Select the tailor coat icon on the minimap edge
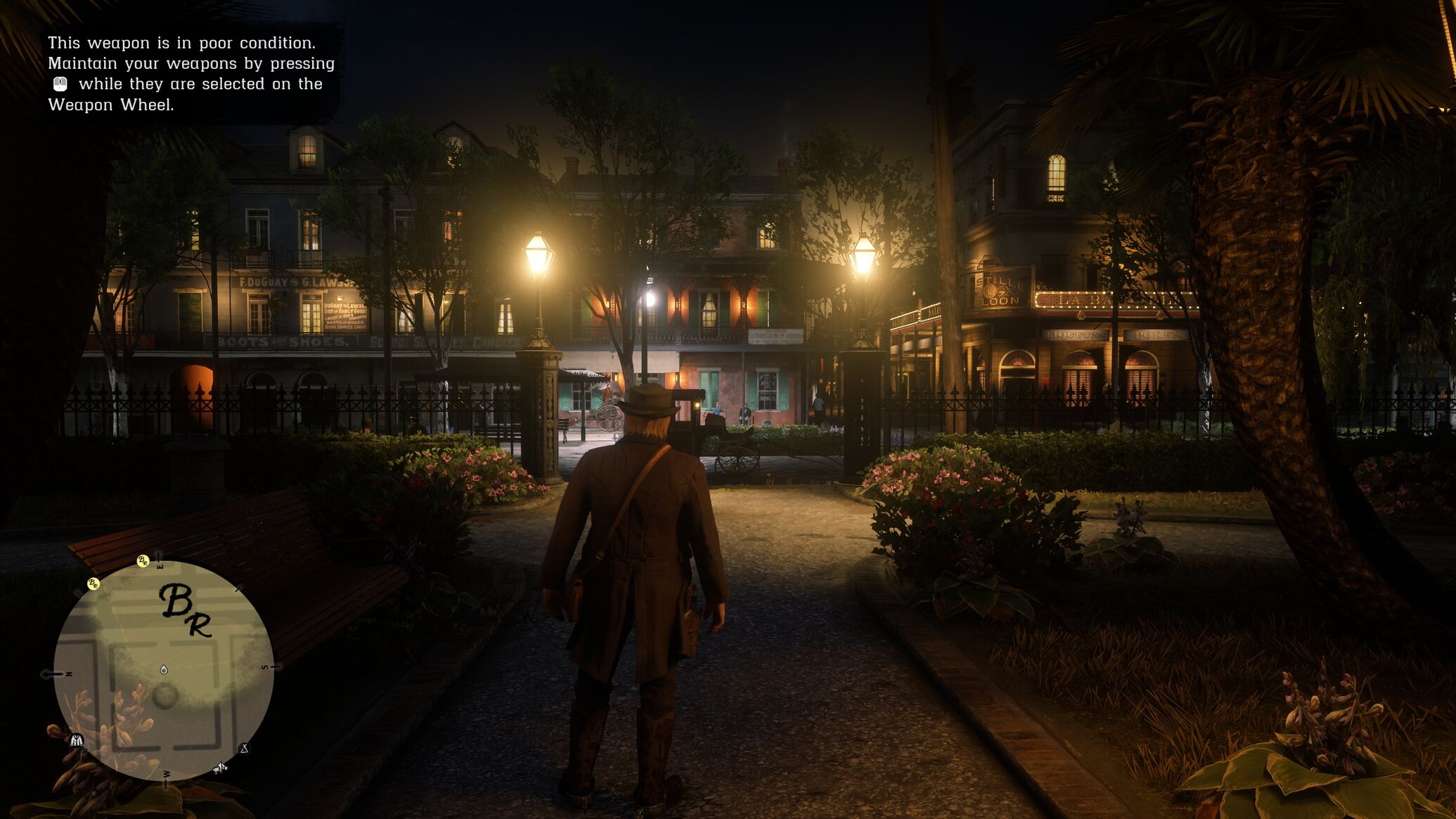The image size is (1456, 819). [77, 740]
